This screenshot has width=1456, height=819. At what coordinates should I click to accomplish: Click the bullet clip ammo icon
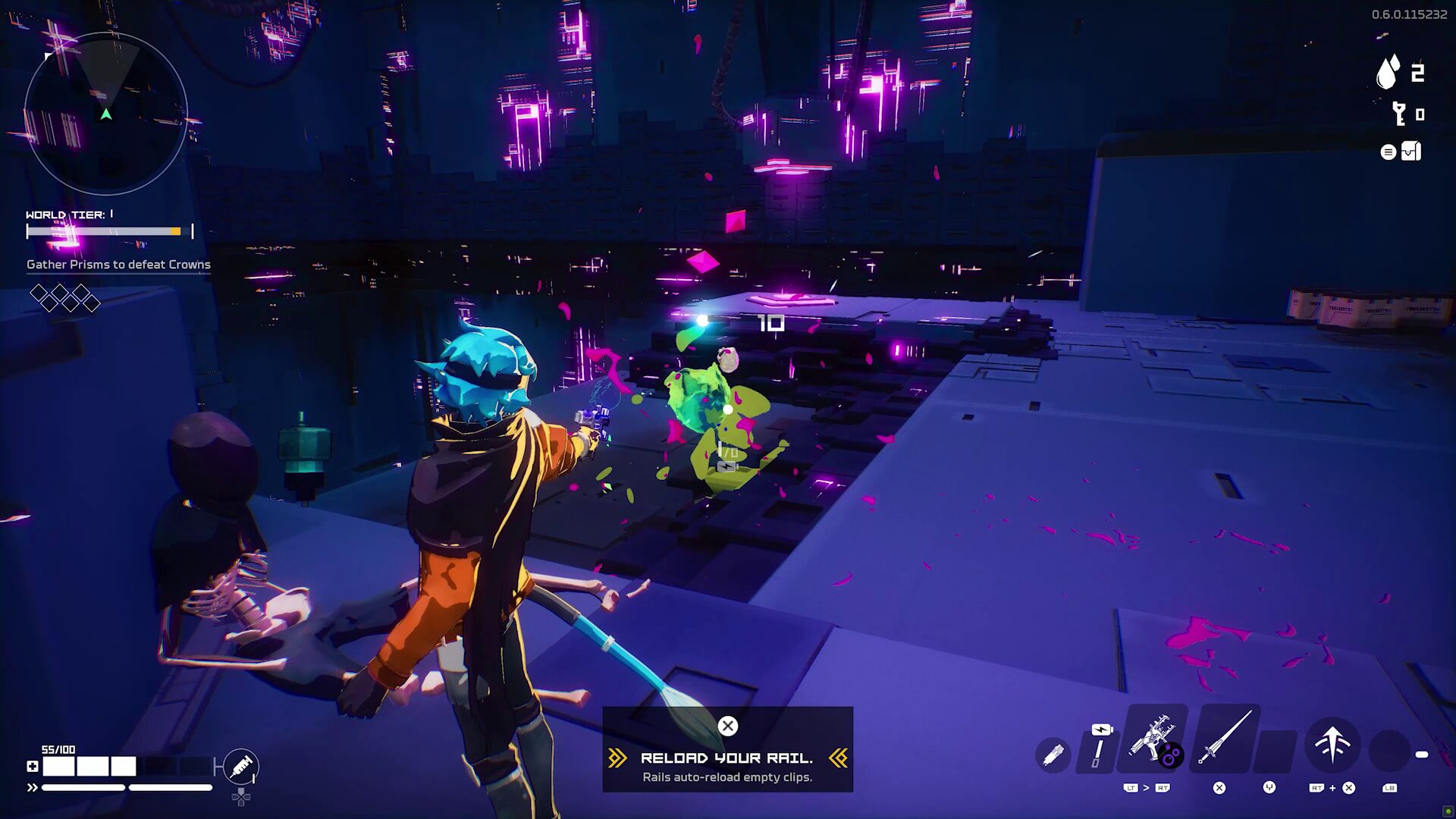(1053, 755)
